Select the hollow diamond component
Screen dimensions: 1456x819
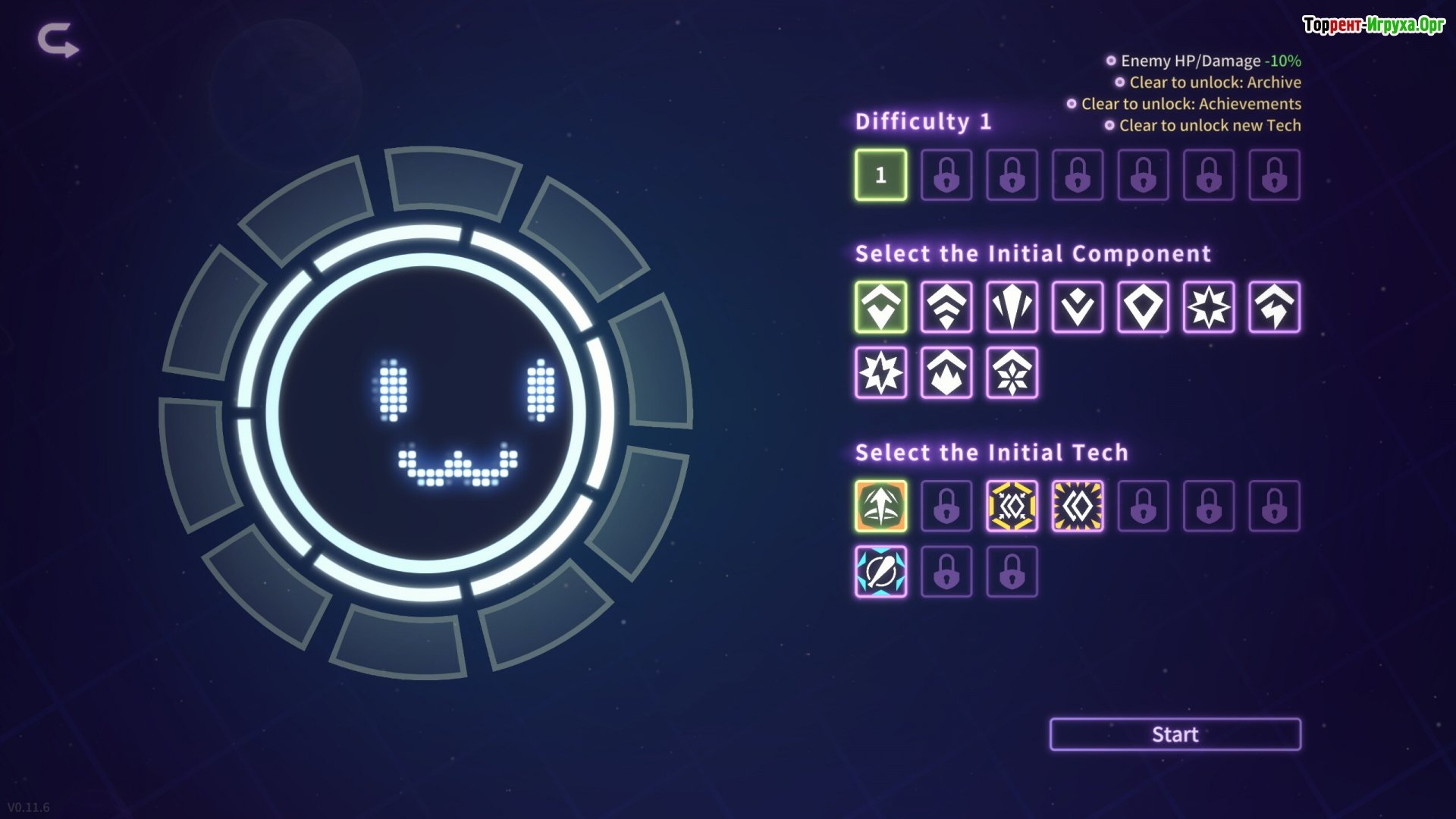pos(1143,307)
